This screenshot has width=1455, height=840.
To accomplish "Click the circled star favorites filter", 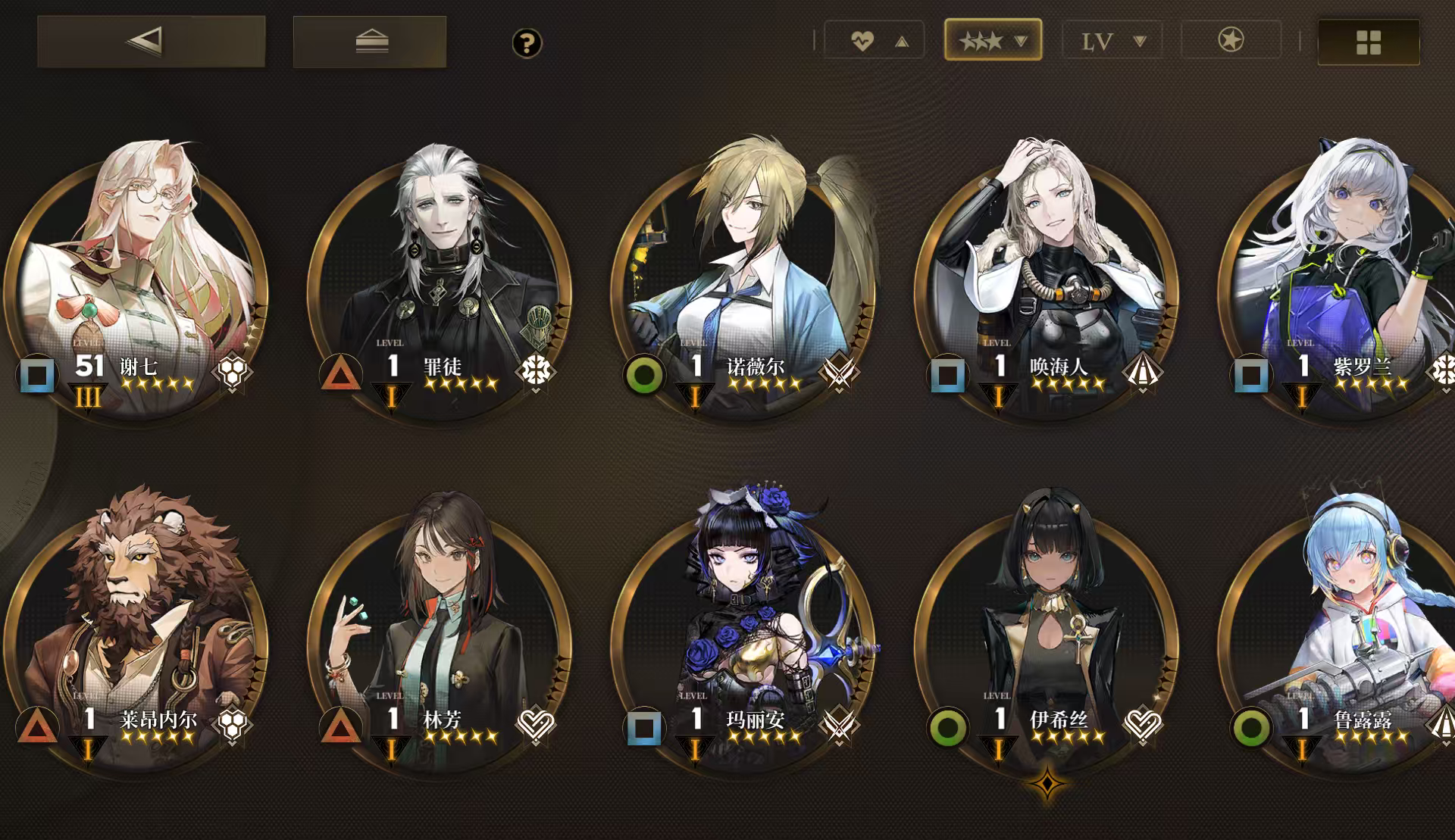I will click(x=1231, y=42).
